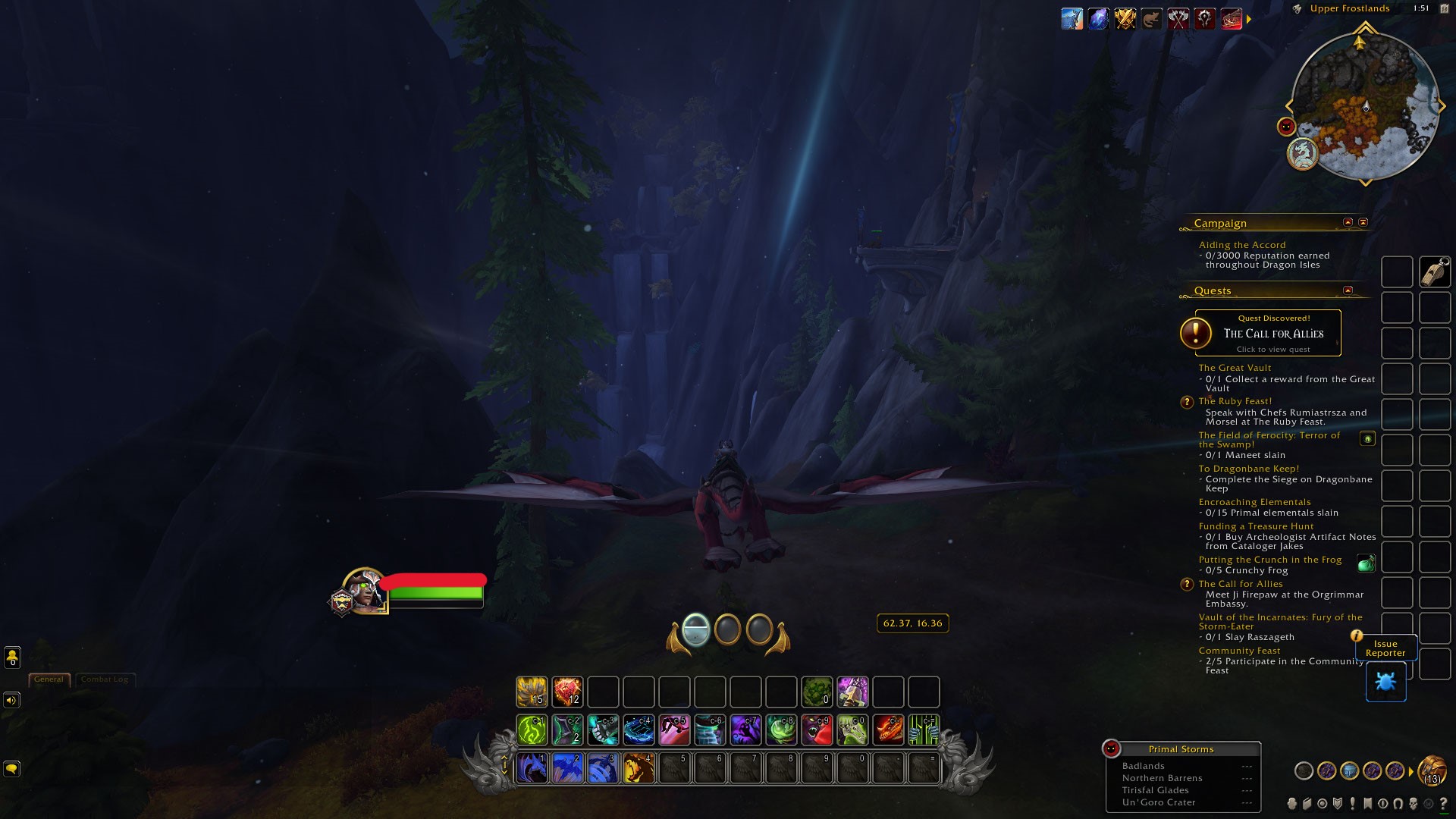Click the red dragon ability on middle bar
1456x819 pixels.
(x=888, y=730)
